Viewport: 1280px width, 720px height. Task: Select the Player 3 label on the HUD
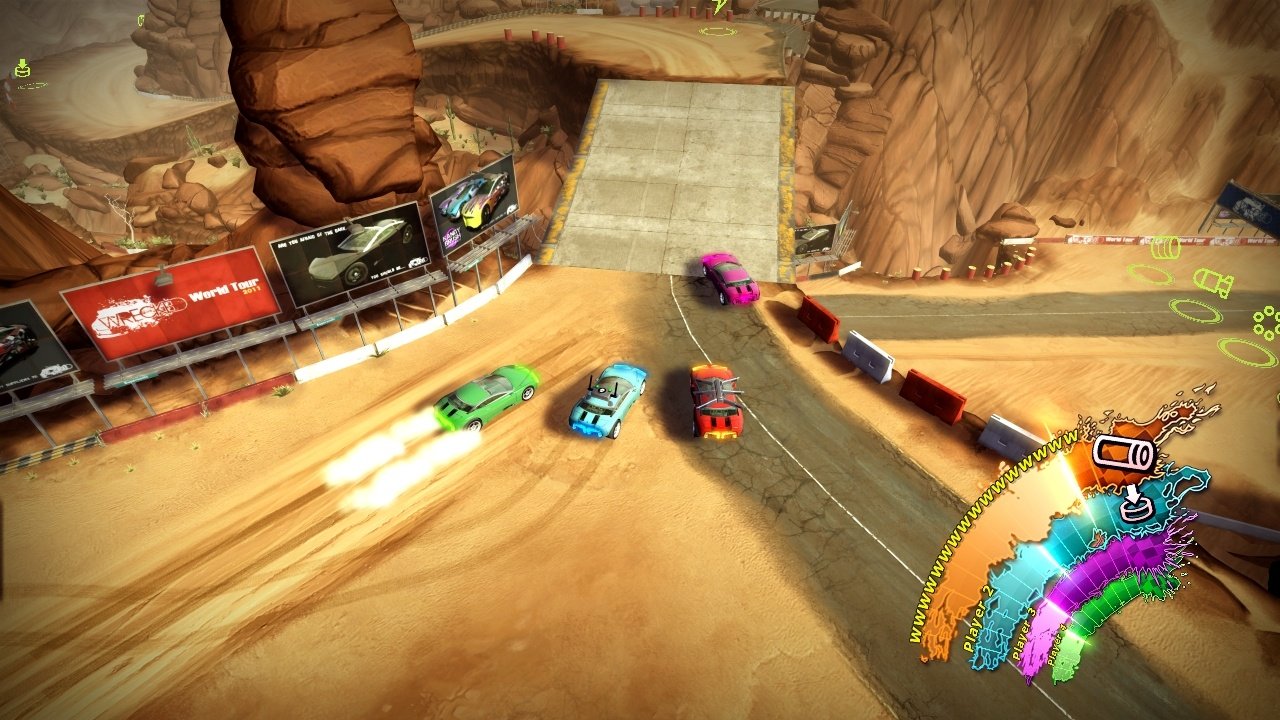[1024, 633]
